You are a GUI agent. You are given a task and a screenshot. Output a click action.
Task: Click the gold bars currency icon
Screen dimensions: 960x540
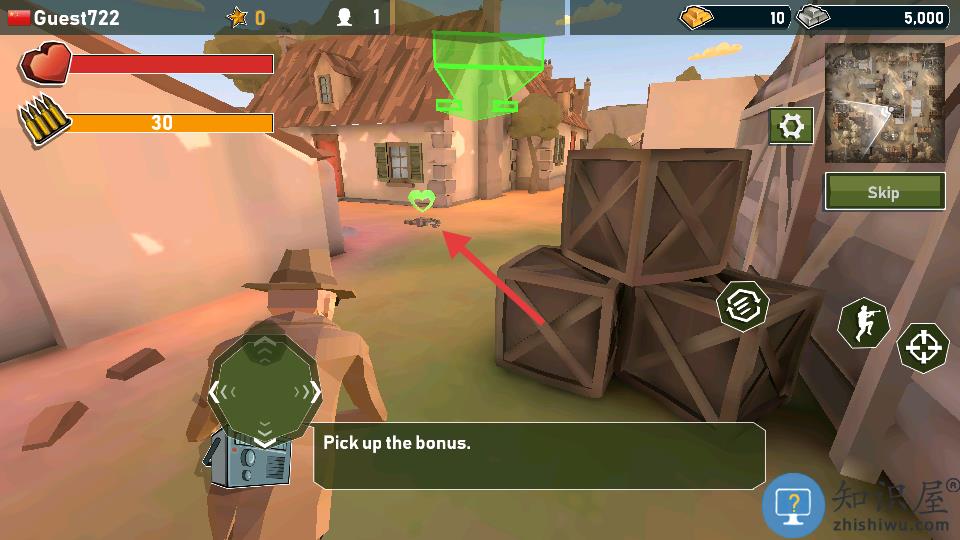pyautogui.click(x=698, y=17)
